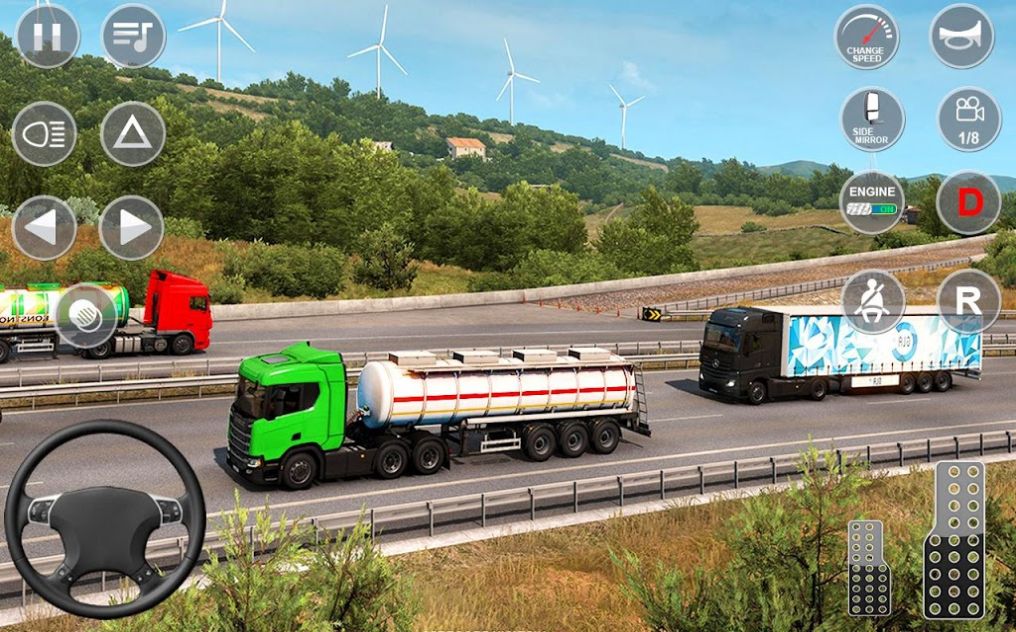
Task: Pause the game
Action: (47, 37)
